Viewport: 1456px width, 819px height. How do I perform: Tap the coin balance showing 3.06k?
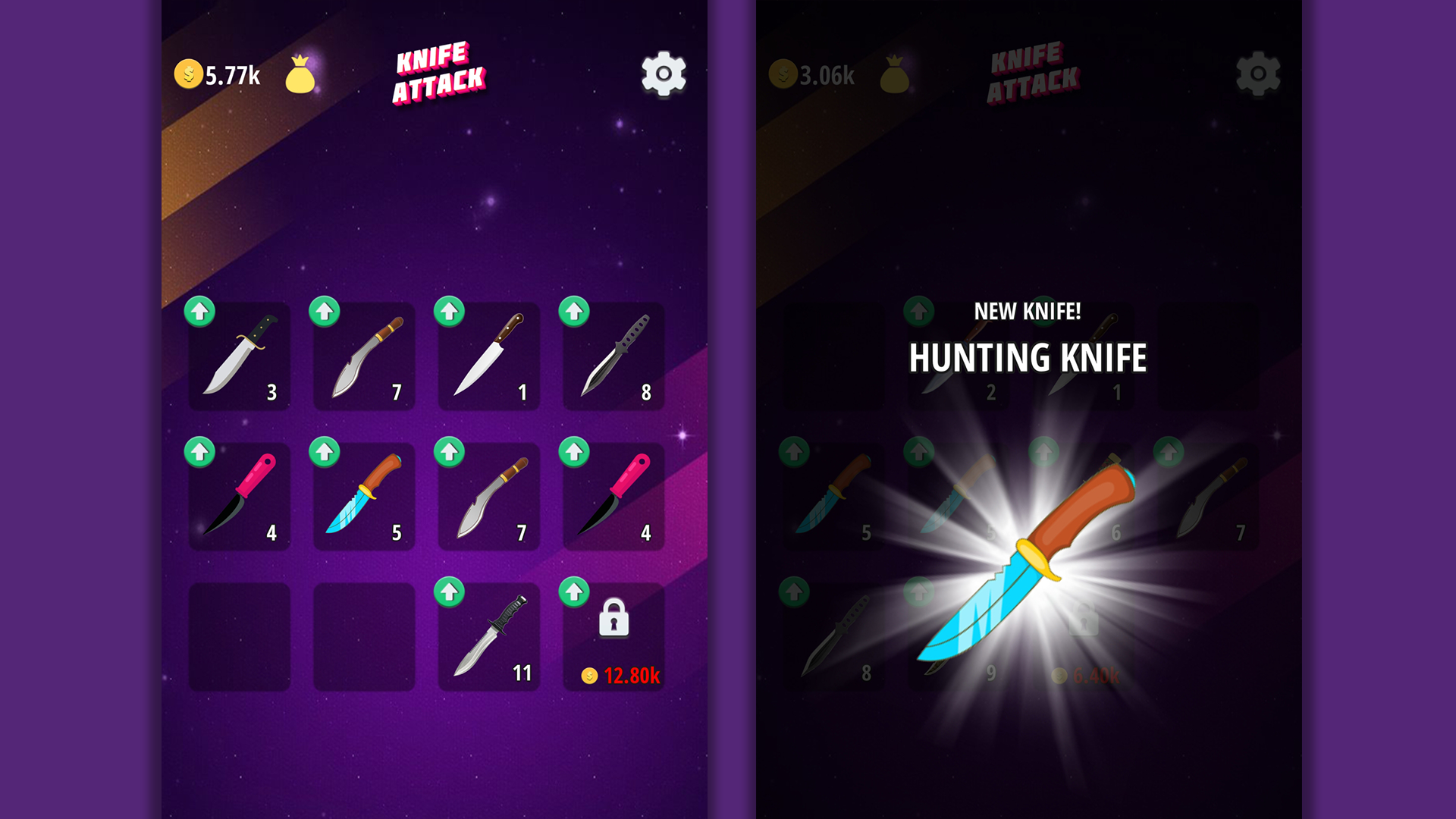pos(811,74)
